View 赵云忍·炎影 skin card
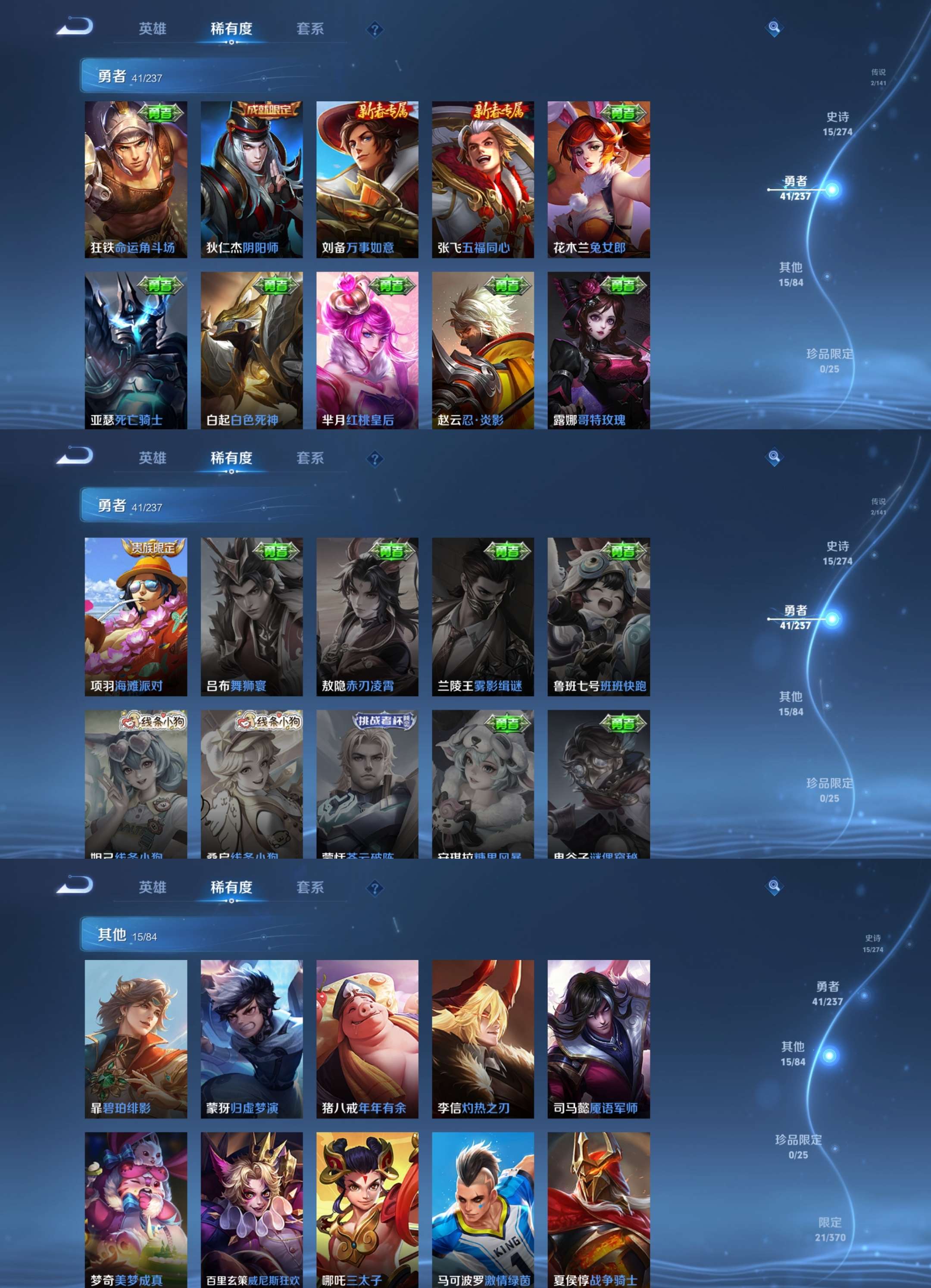This screenshot has height=1288, width=931. tap(483, 350)
